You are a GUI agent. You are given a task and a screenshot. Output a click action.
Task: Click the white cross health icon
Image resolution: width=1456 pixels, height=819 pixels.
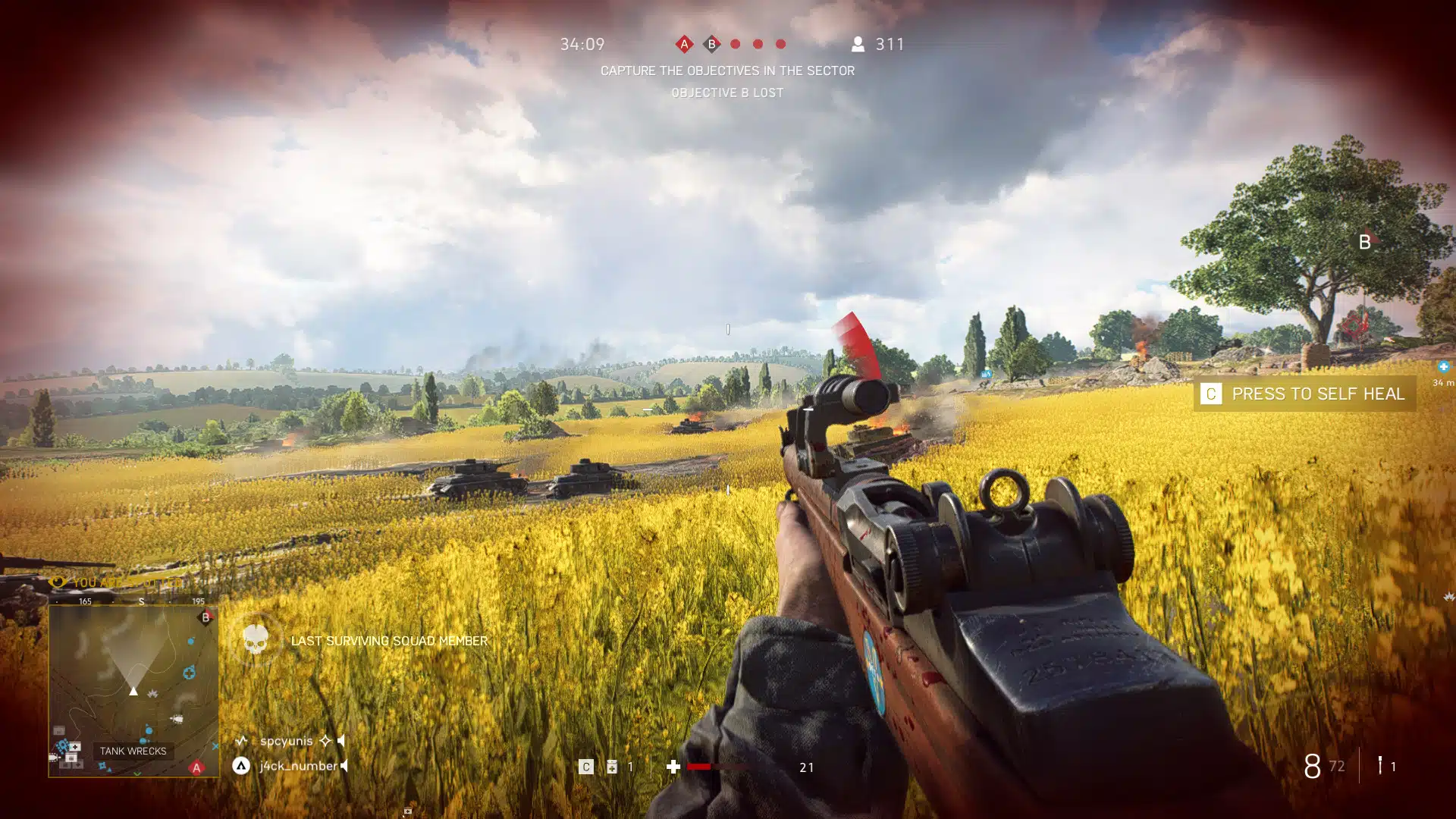pos(673,767)
